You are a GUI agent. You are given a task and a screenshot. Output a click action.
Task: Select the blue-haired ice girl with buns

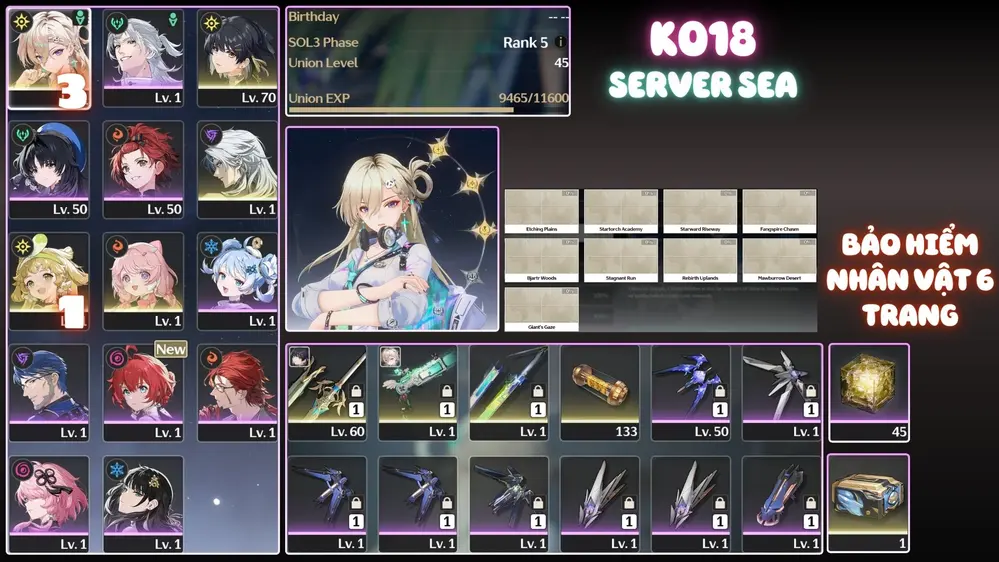237,281
